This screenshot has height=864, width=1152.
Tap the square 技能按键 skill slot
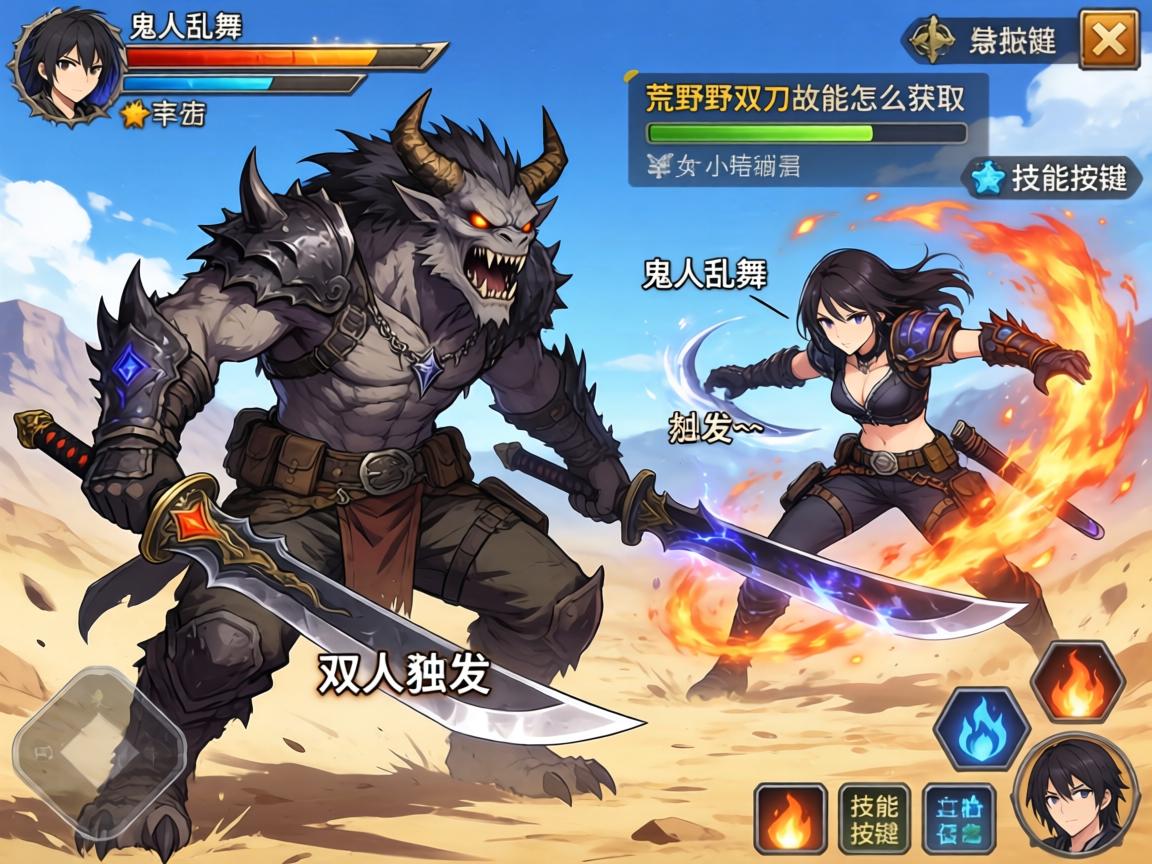(x=873, y=818)
